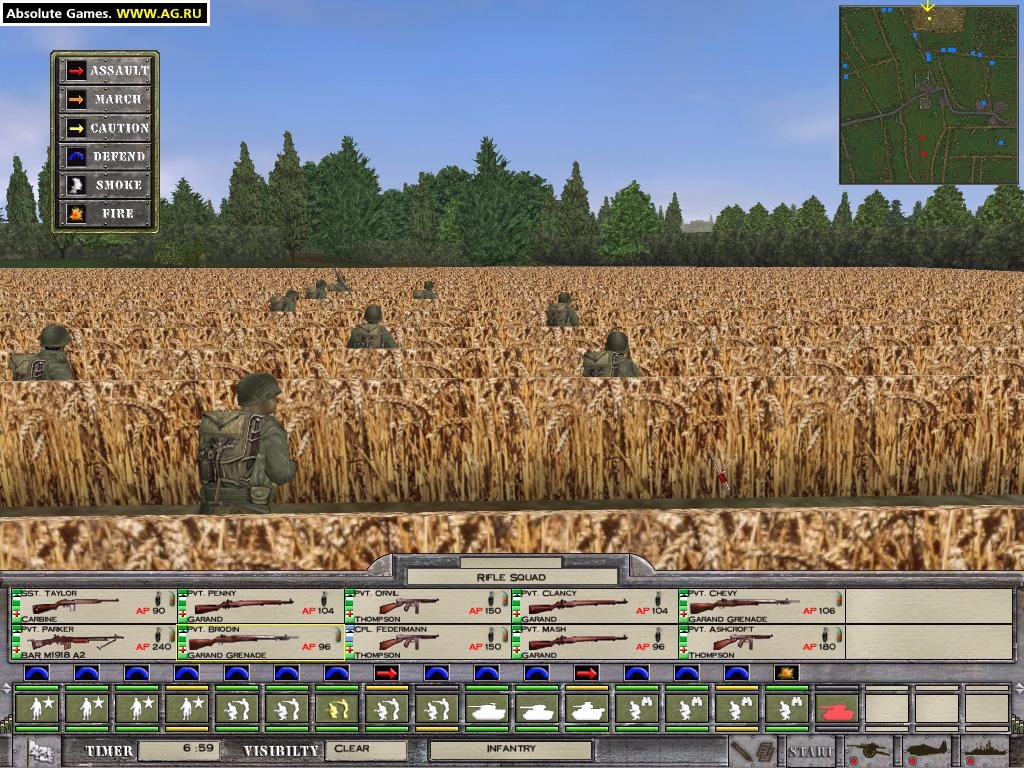Select the yellow highlighted infantry unit icon

coord(337,709)
